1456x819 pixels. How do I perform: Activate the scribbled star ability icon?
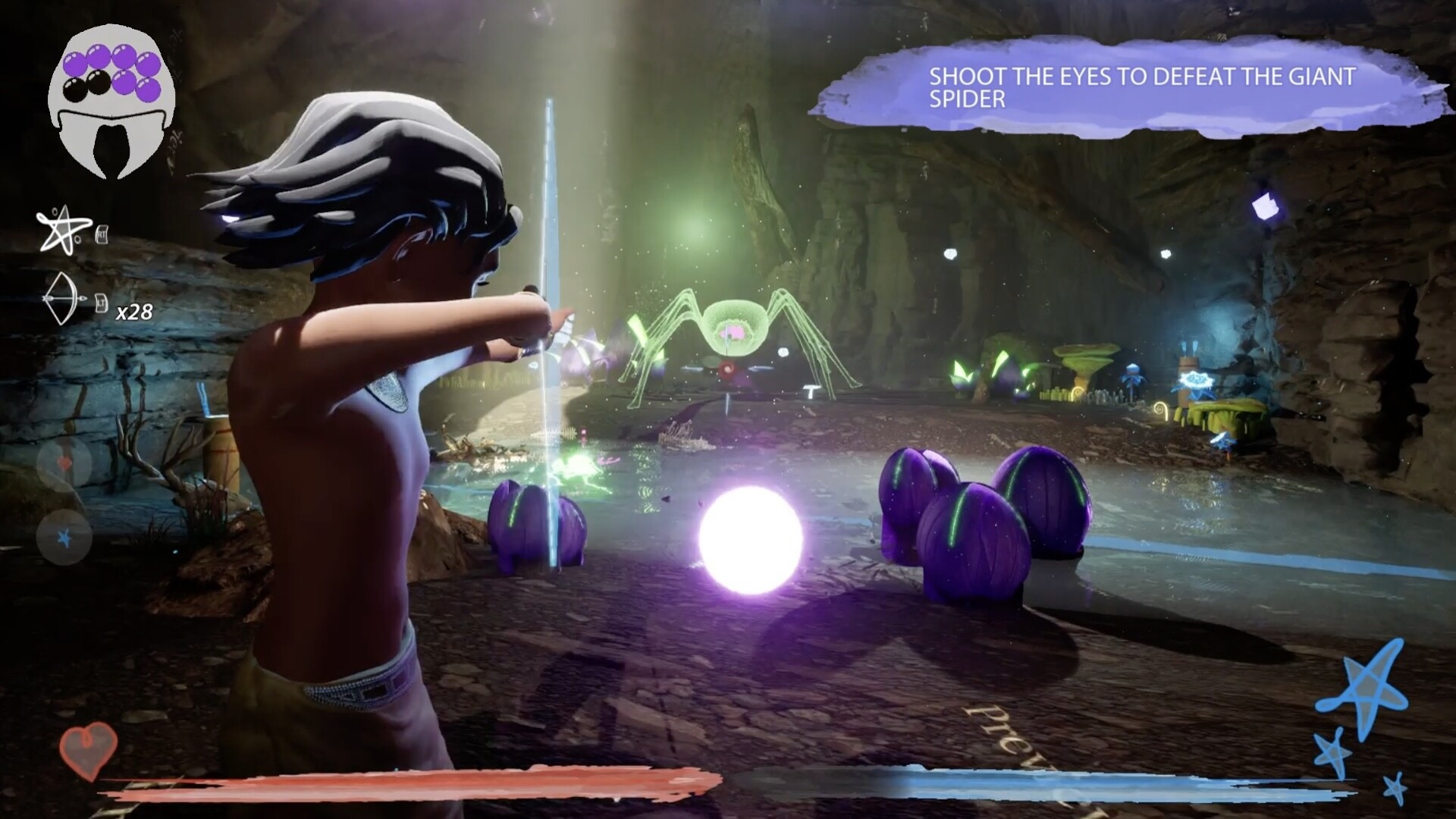(59, 231)
